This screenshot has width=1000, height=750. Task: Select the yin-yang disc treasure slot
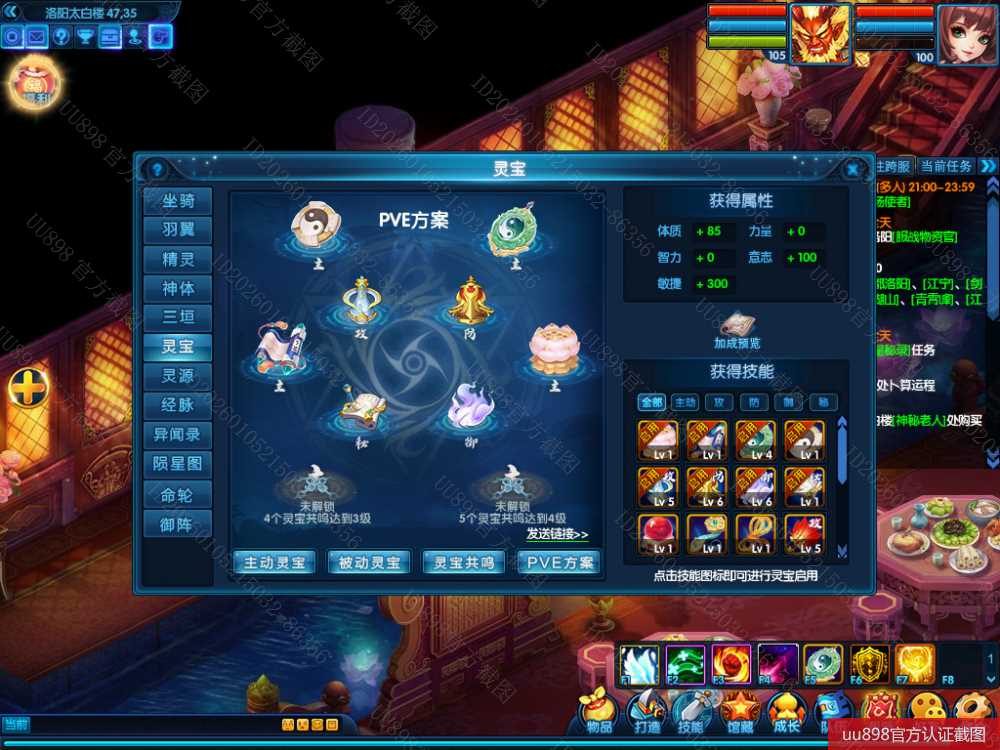coord(318,228)
